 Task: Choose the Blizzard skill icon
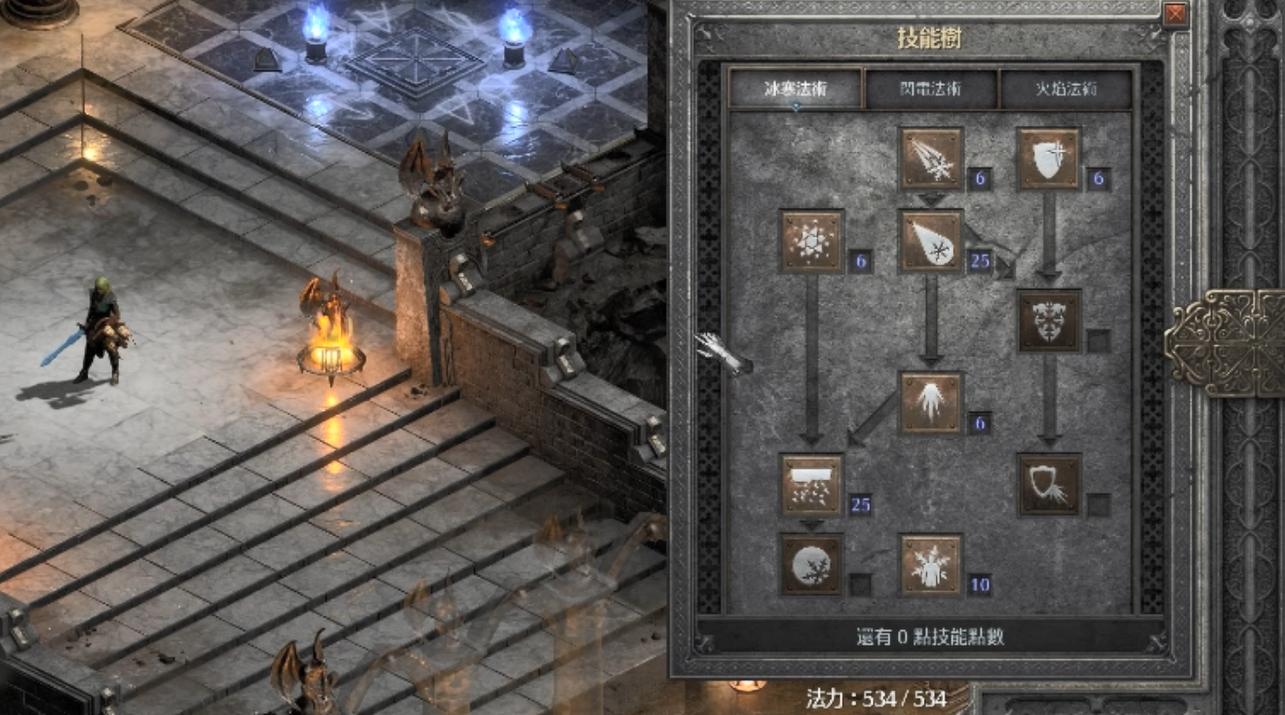tap(812, 484)
